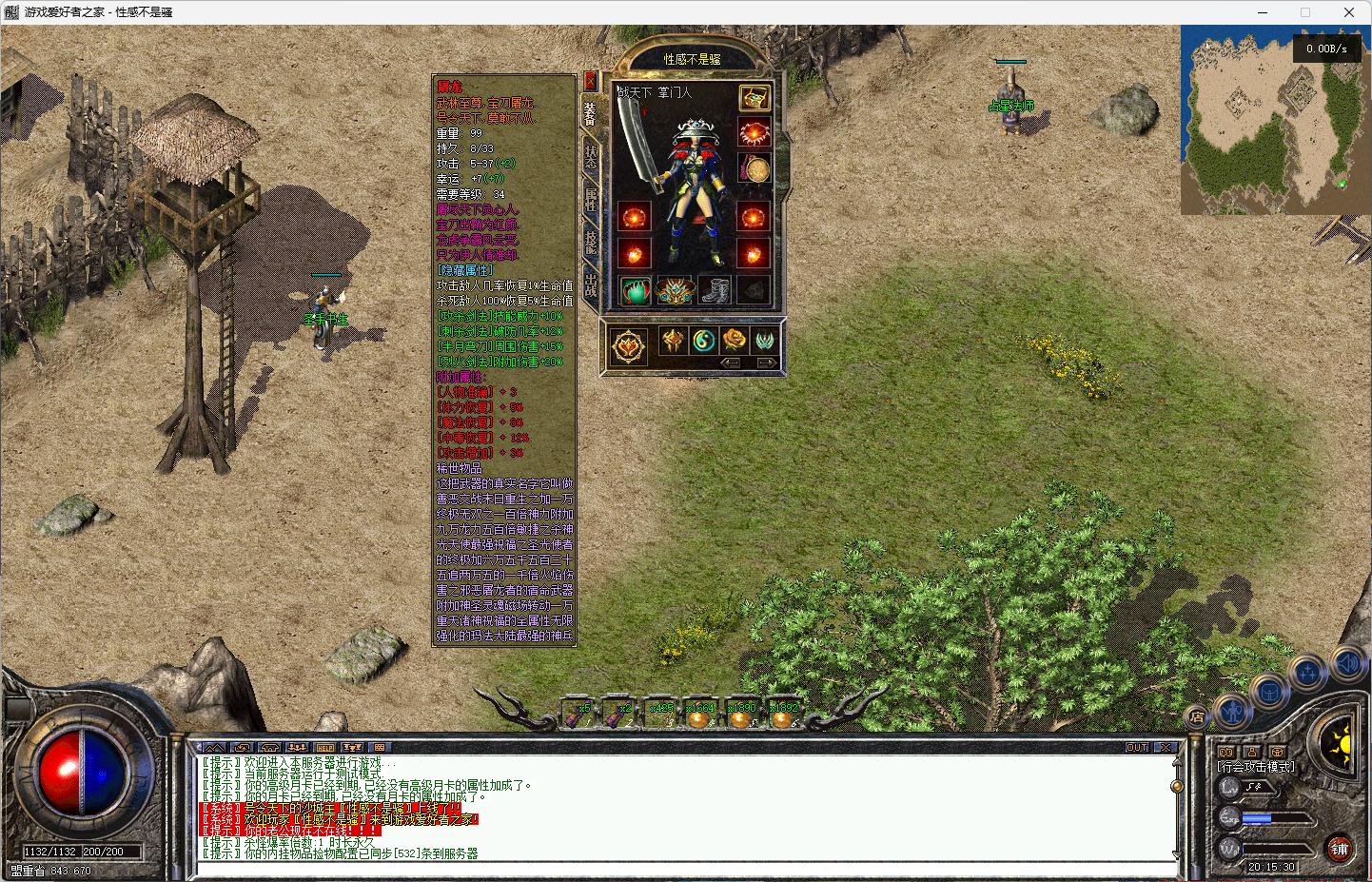
Task: Select the golden rose slot
Action: click(735, 341)
